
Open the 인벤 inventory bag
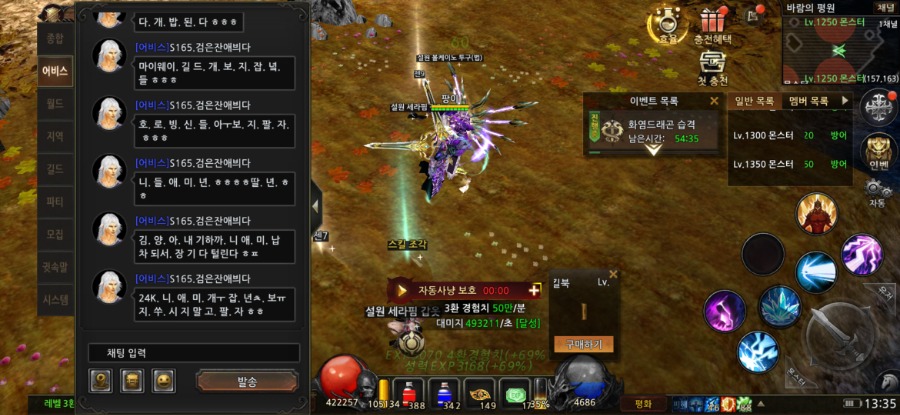coord(878,152)
